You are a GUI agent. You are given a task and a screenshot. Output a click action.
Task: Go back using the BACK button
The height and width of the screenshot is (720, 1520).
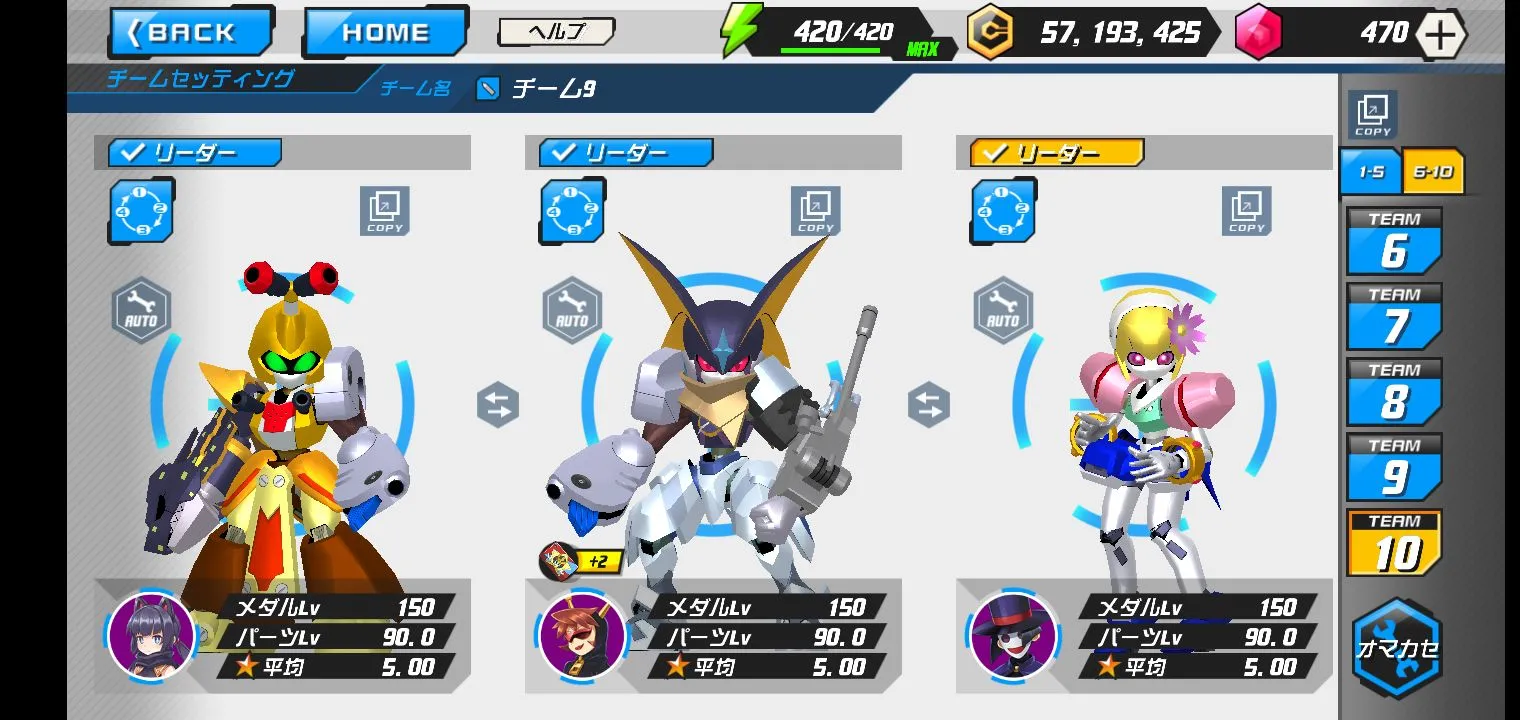click(191, 32)
